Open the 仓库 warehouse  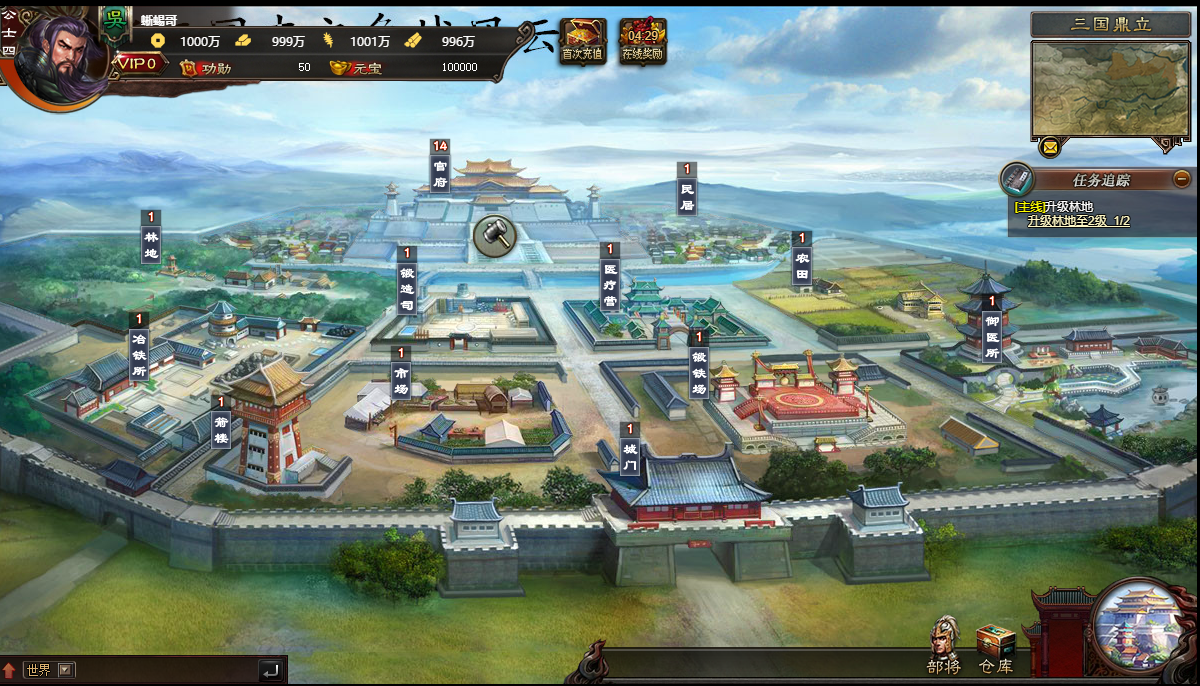click(x=995, y=646)
